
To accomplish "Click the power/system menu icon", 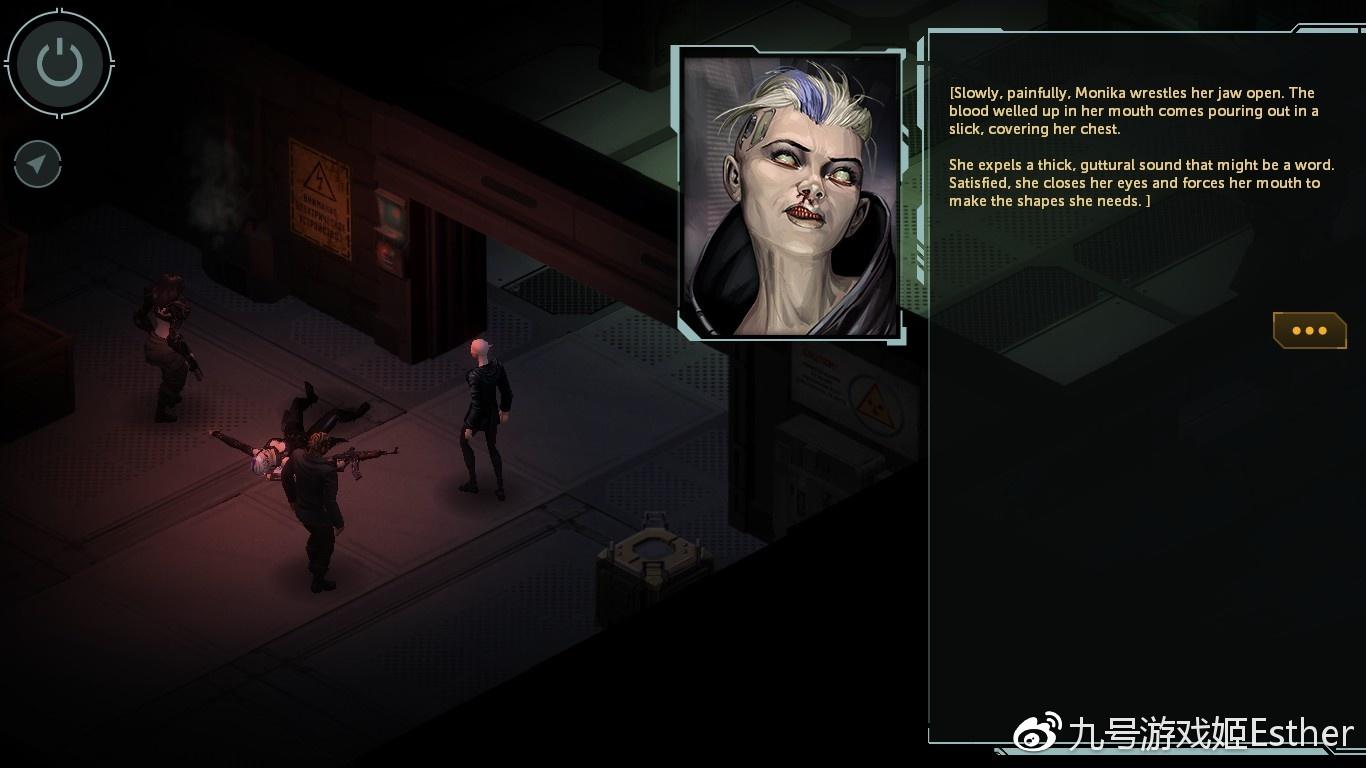I will (x=59, y=62).
